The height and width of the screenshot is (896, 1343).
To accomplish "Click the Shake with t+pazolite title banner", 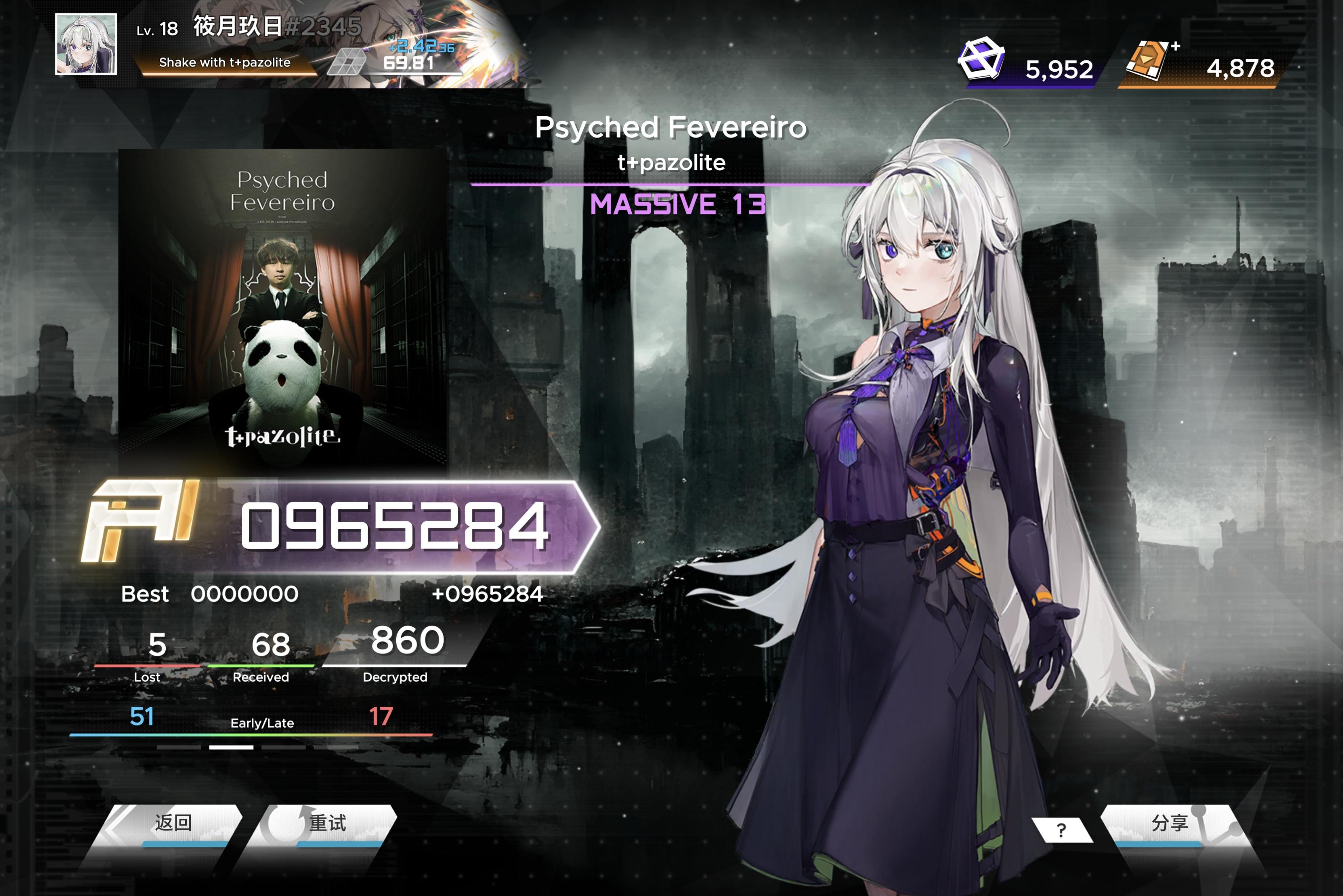I will pyautogui.click(x=224, y=63).
